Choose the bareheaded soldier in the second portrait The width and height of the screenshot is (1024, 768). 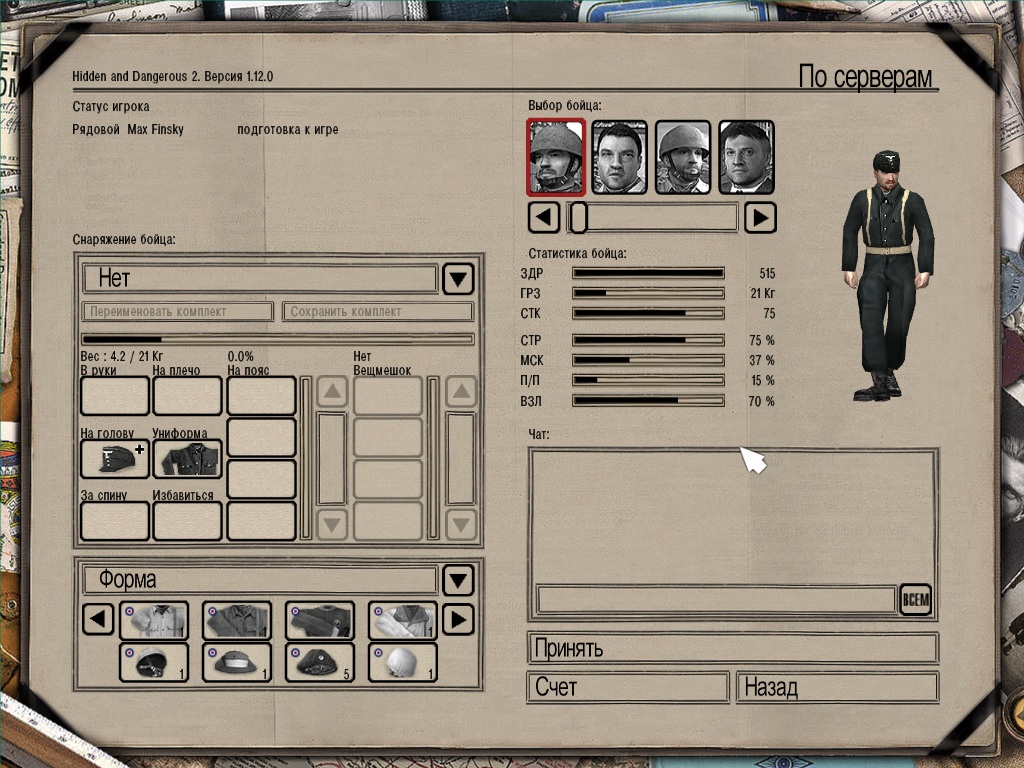tap(619, 157)
